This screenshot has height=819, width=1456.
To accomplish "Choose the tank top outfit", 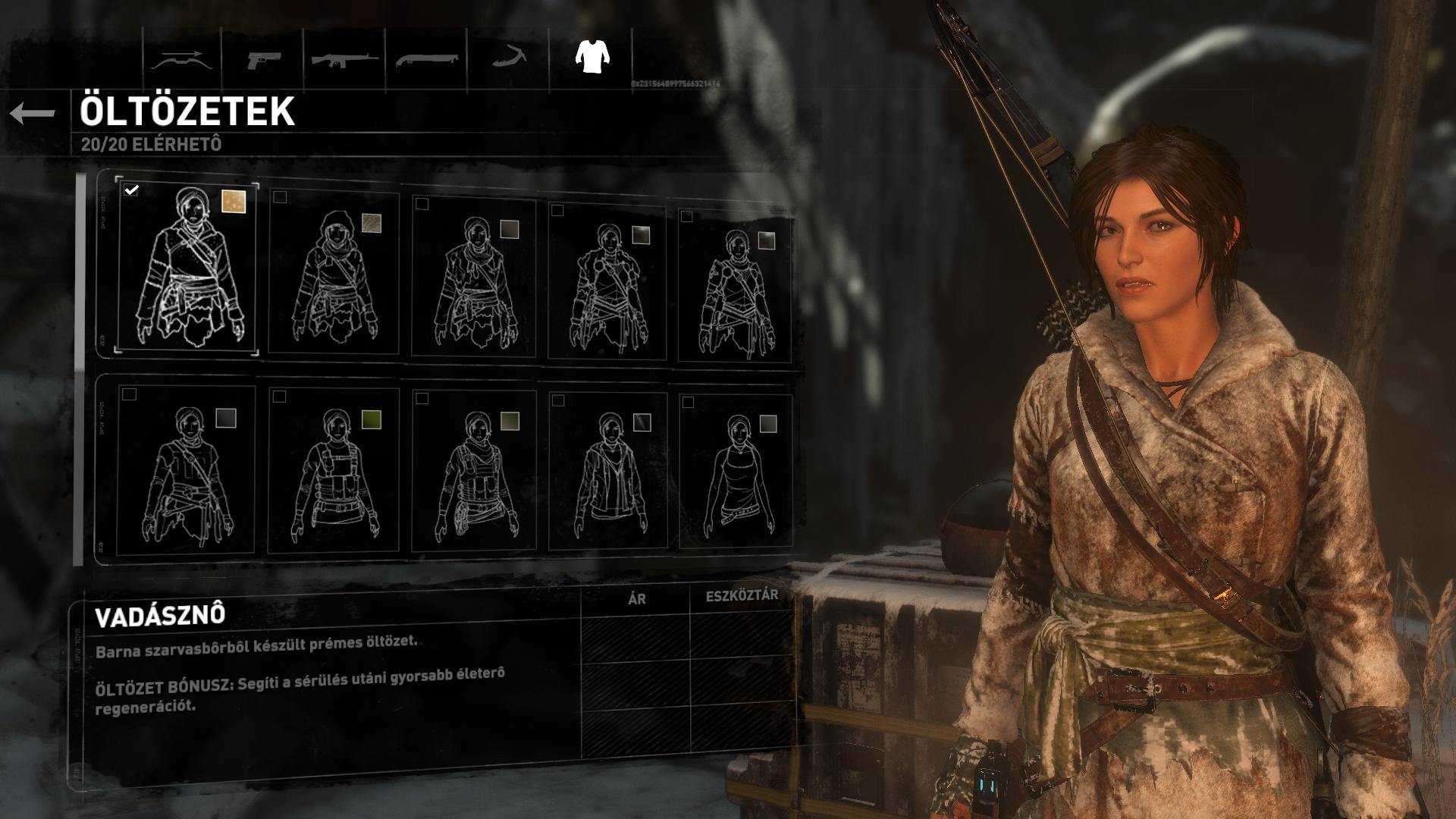I will [x=735, y=470].
